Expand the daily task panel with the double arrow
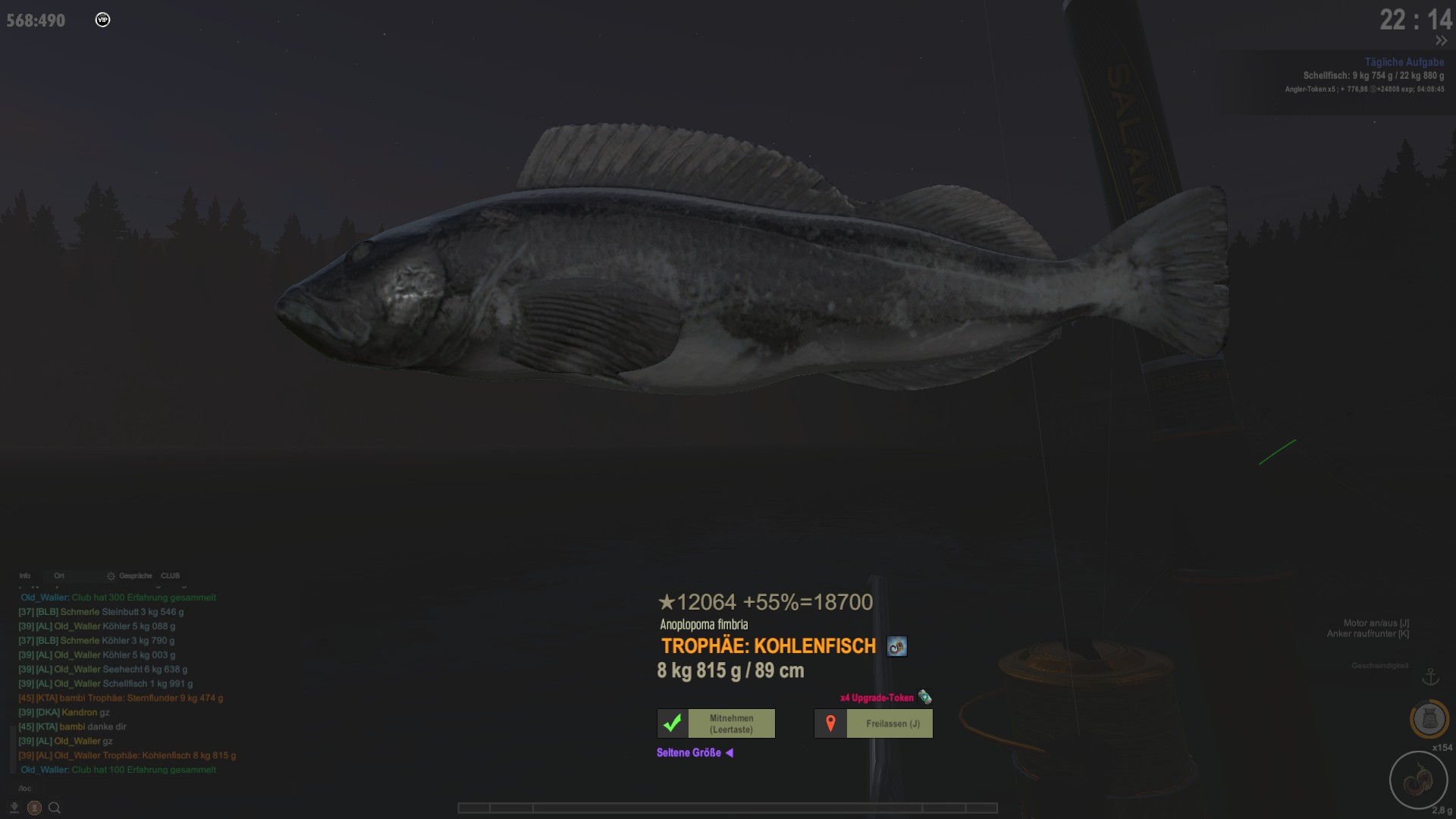 pos(1441,41)
